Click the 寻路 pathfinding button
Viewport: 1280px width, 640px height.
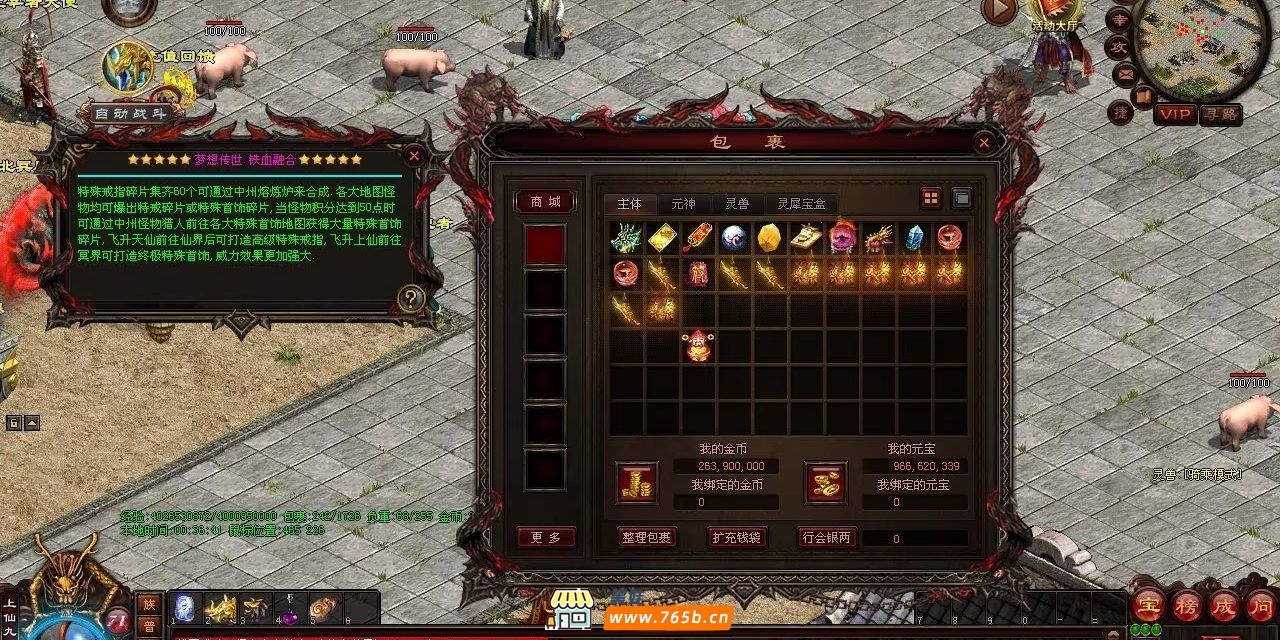coord(1221,114)
